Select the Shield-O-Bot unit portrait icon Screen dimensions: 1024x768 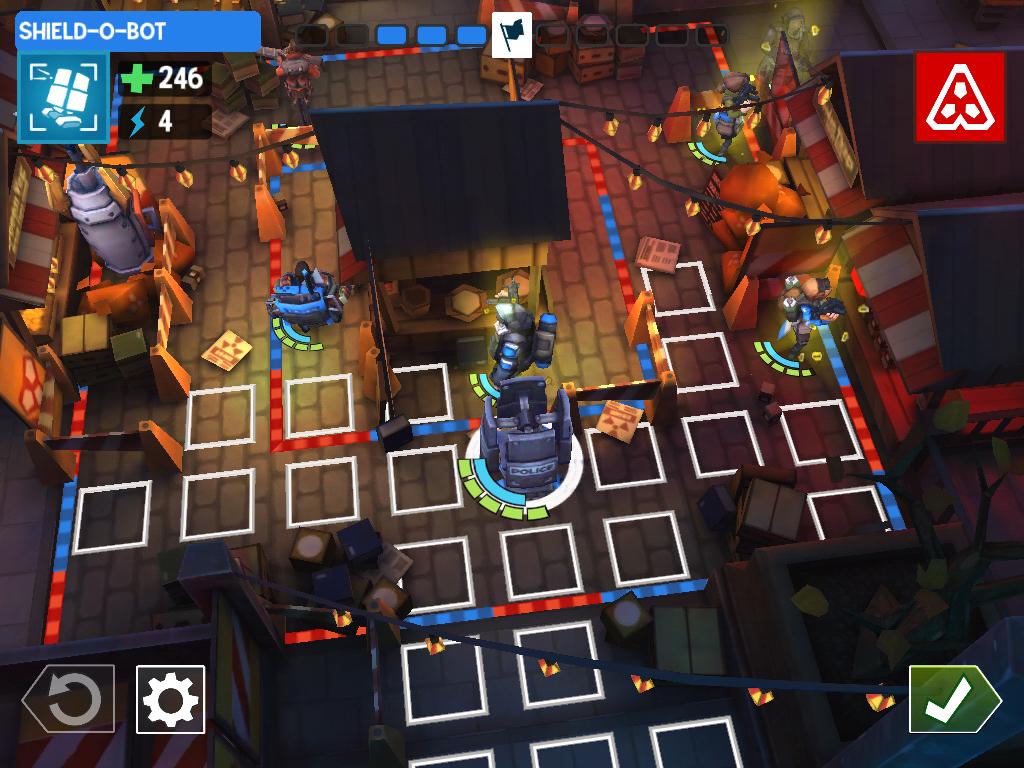coord(62,97)
